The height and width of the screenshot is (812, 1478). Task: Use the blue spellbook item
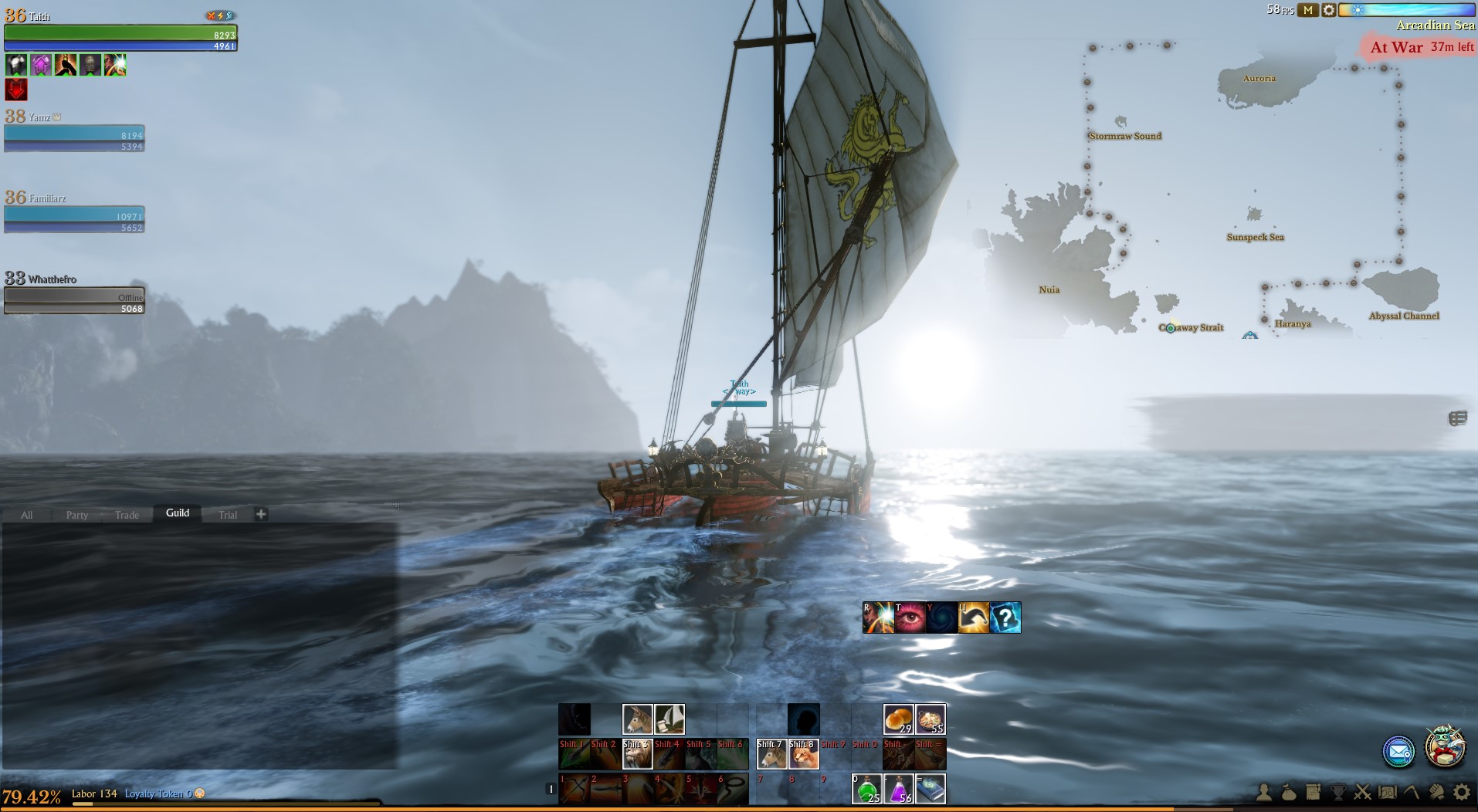click(930, 789)
